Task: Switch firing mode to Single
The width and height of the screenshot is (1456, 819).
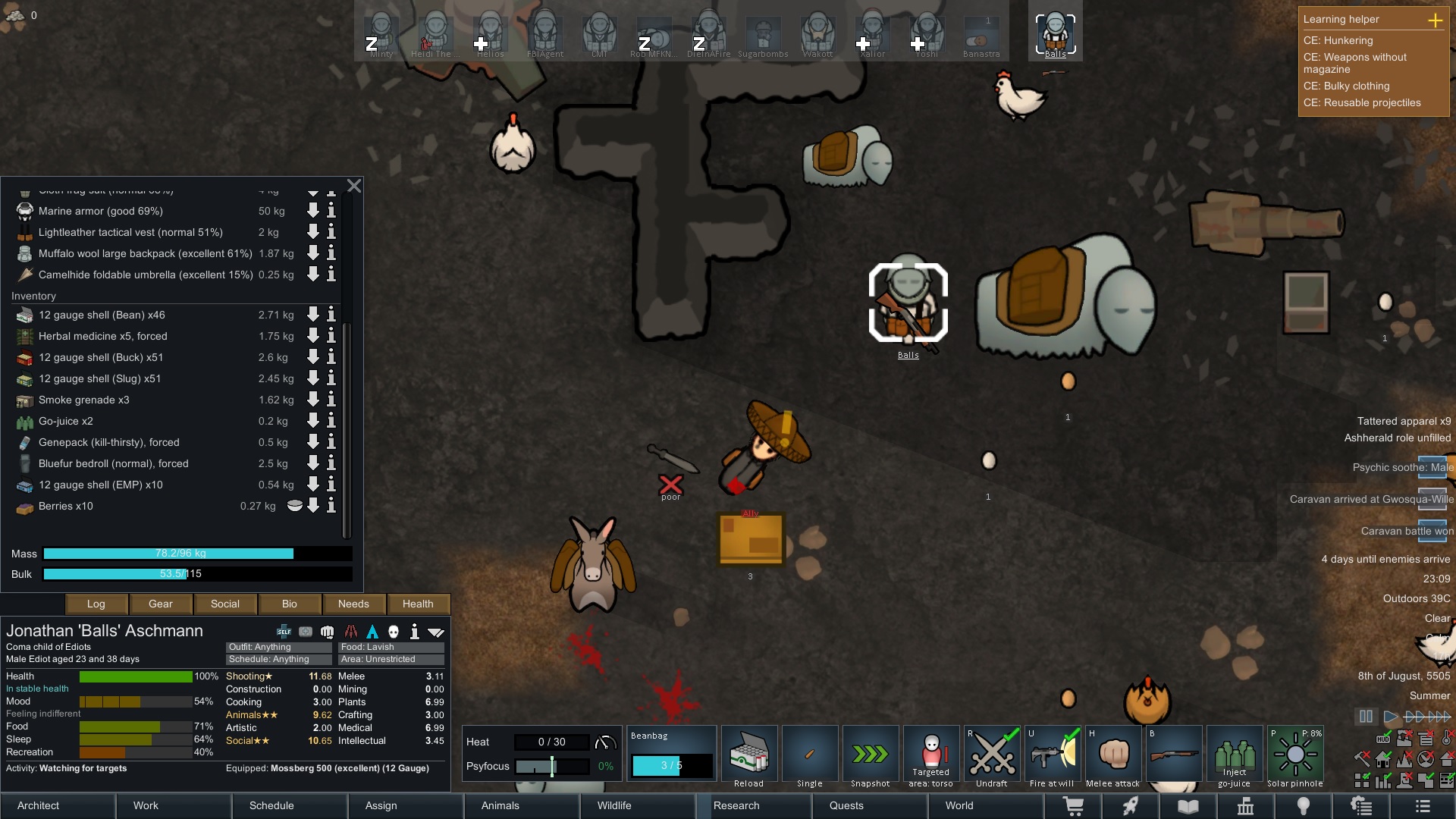Action: point(810,755)
